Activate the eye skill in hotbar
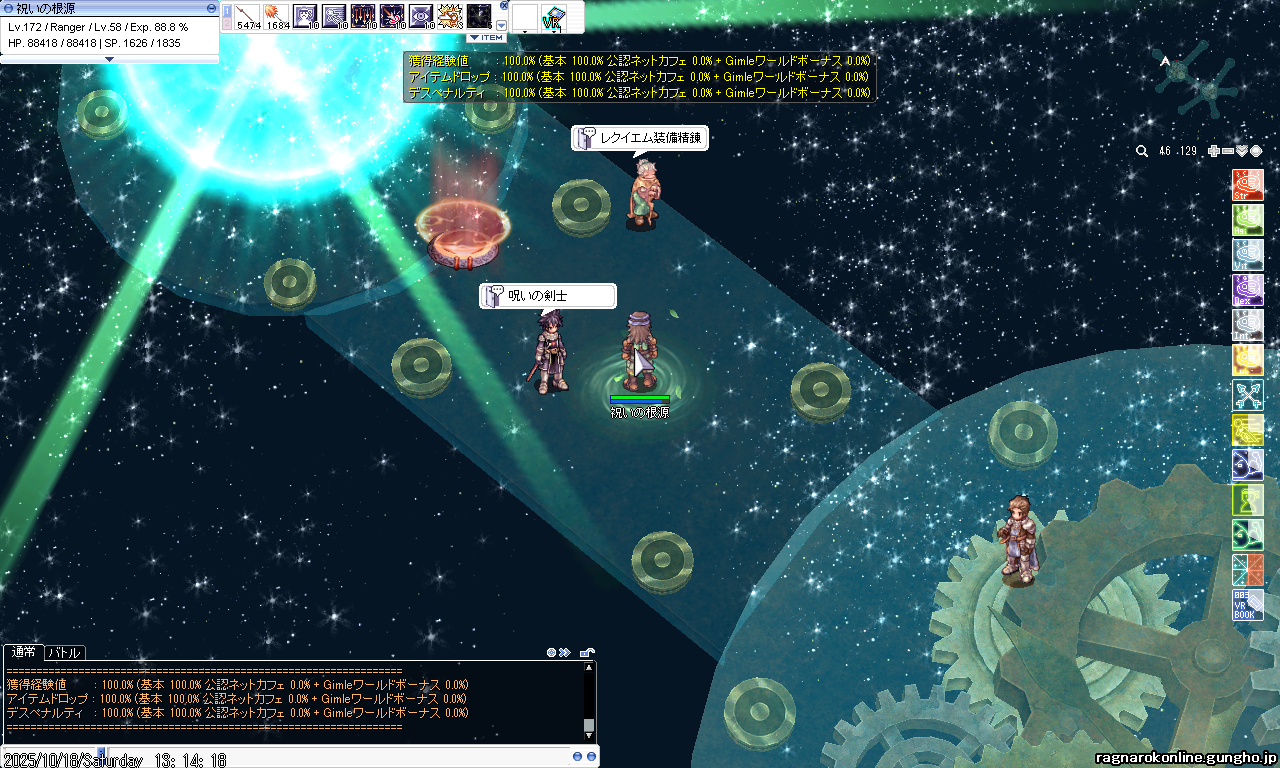 pos(422,17)
